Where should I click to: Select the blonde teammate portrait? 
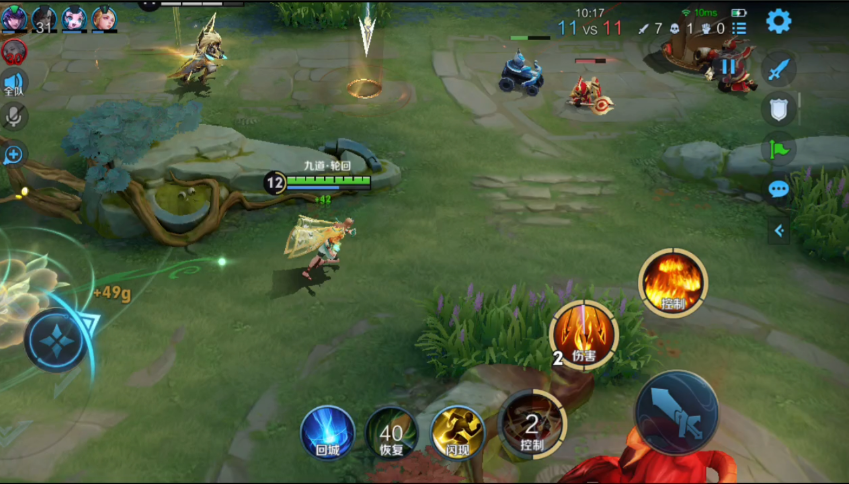(x=104, y=18)
